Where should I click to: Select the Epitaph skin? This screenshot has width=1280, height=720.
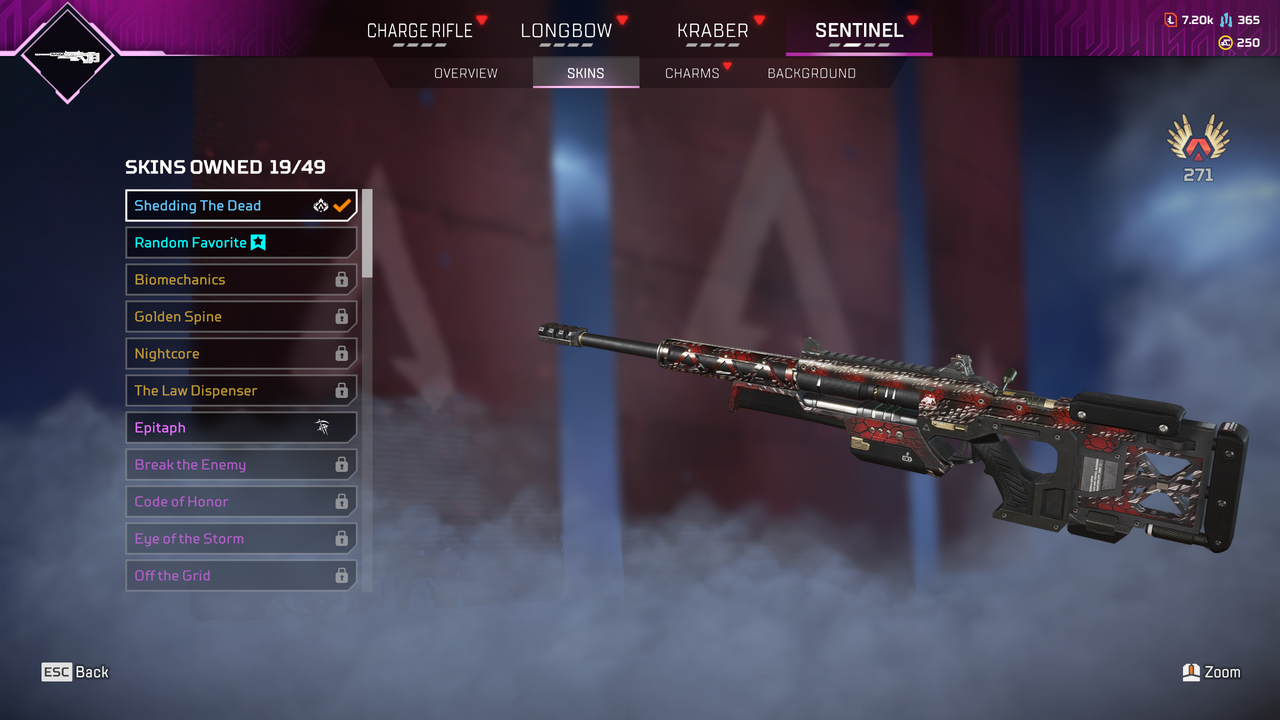(x=240, y=428)
